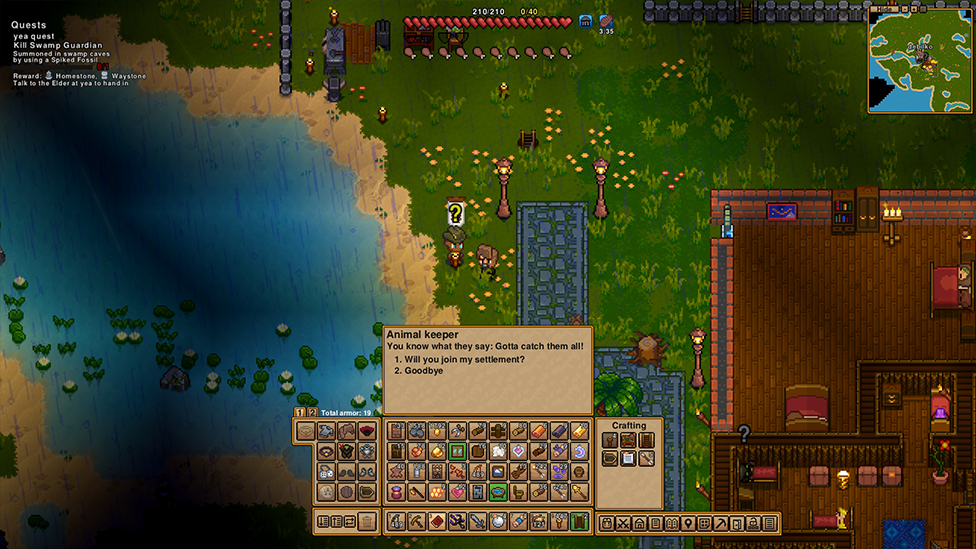The height and width of the screenshot is (549, 976).
Task: Choose "Will you join my settlement?" reply
Action: (465, 359)
